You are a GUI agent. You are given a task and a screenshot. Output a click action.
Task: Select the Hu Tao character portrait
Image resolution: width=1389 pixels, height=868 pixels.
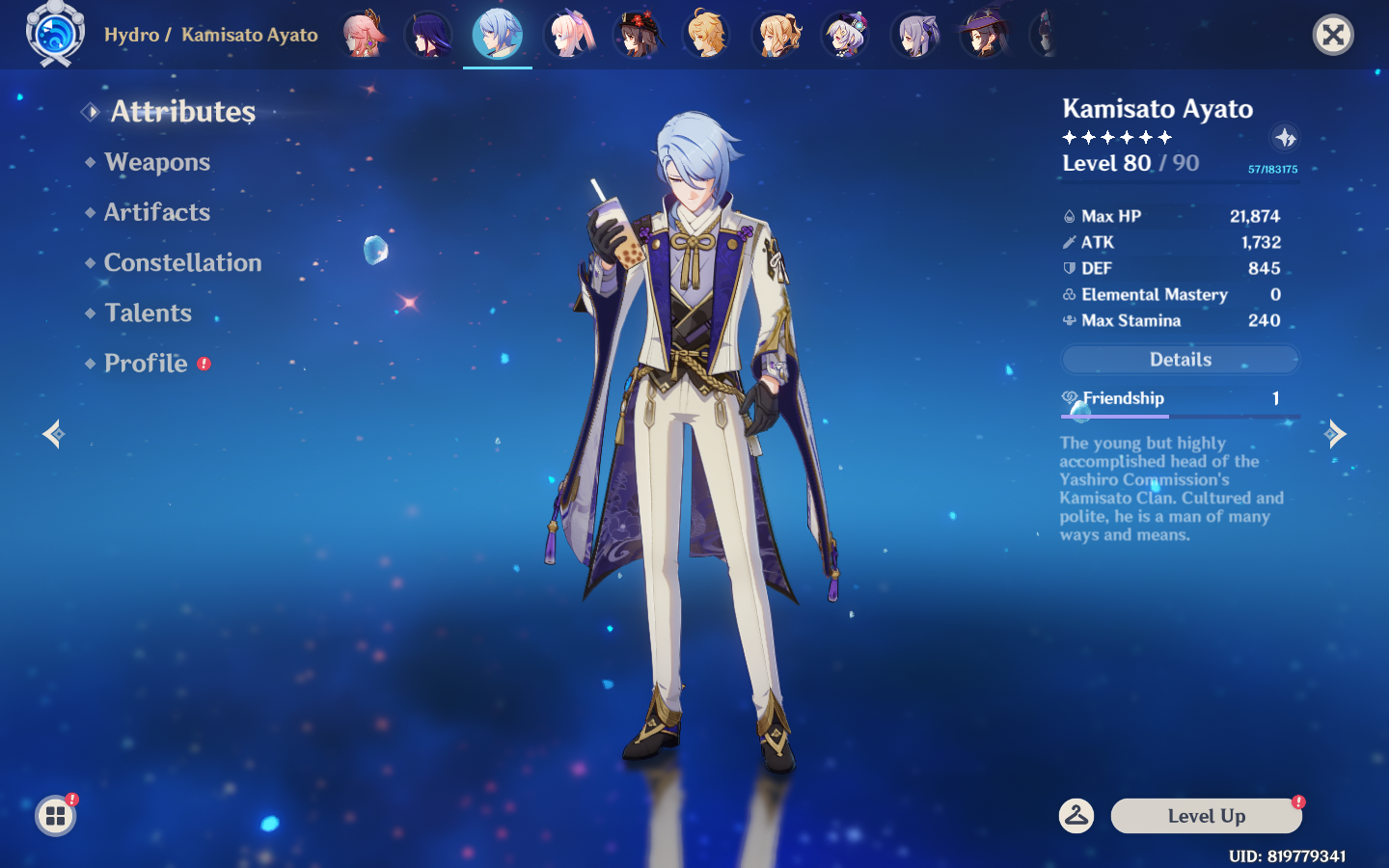(x=637, y=33)
